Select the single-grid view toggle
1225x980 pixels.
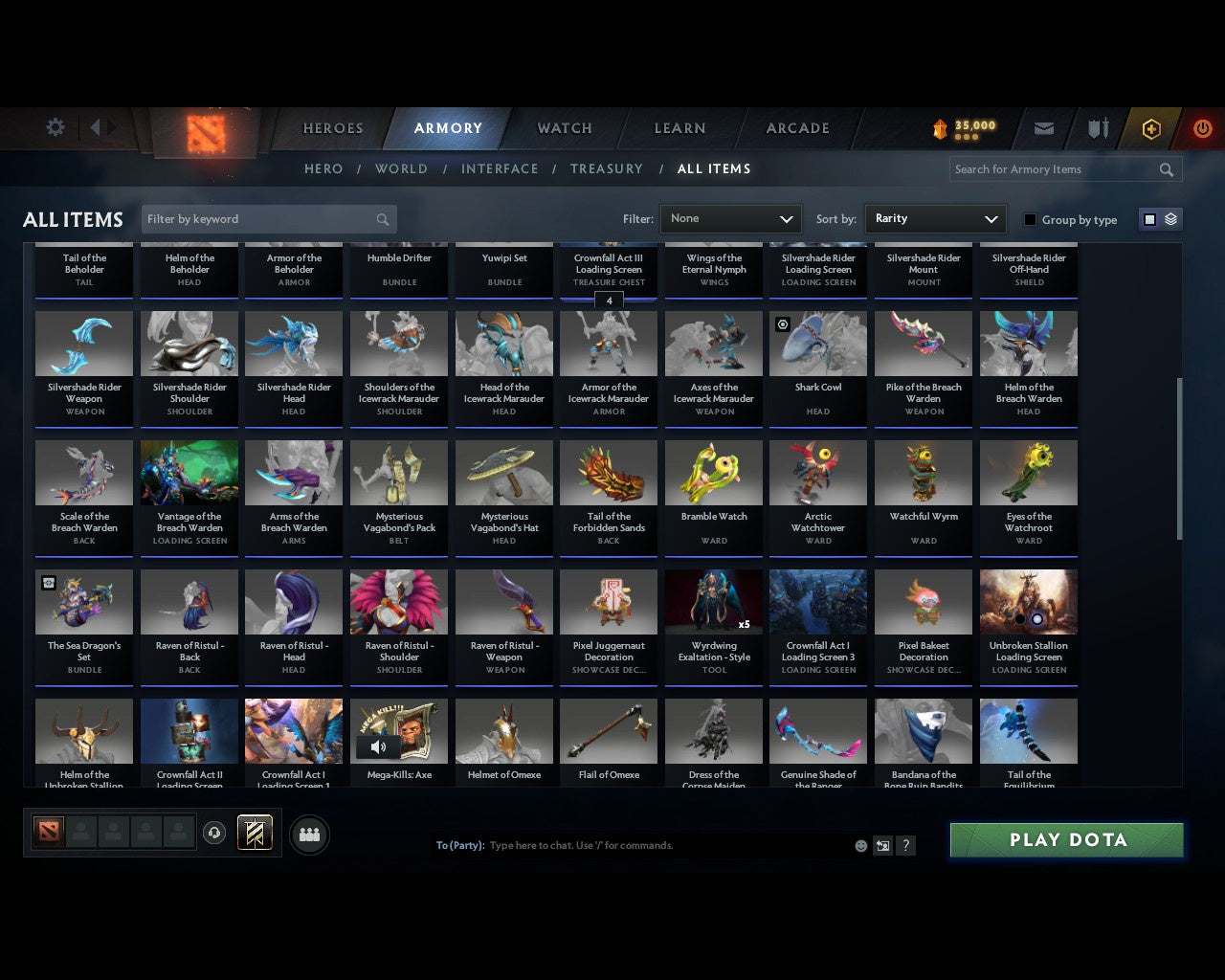point(1149,218)
